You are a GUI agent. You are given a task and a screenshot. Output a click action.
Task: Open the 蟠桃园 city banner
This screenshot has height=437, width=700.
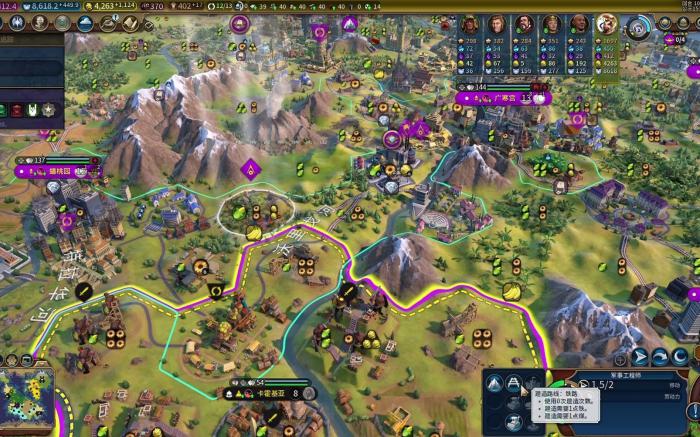60,171
